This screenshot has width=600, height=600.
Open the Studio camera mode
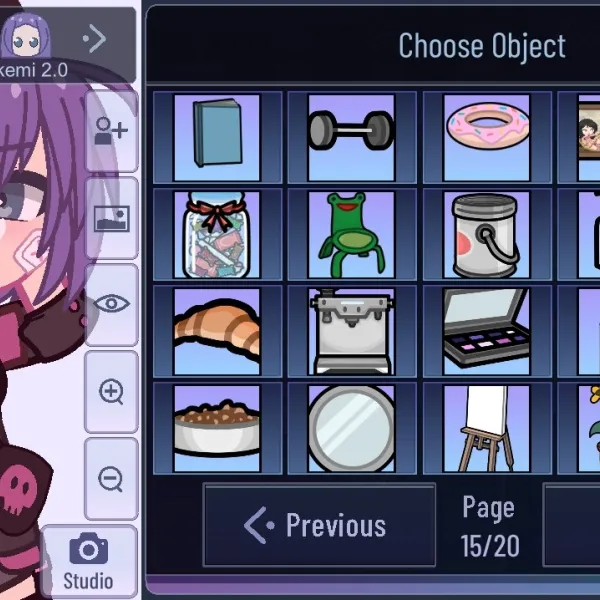coord(88,560)
